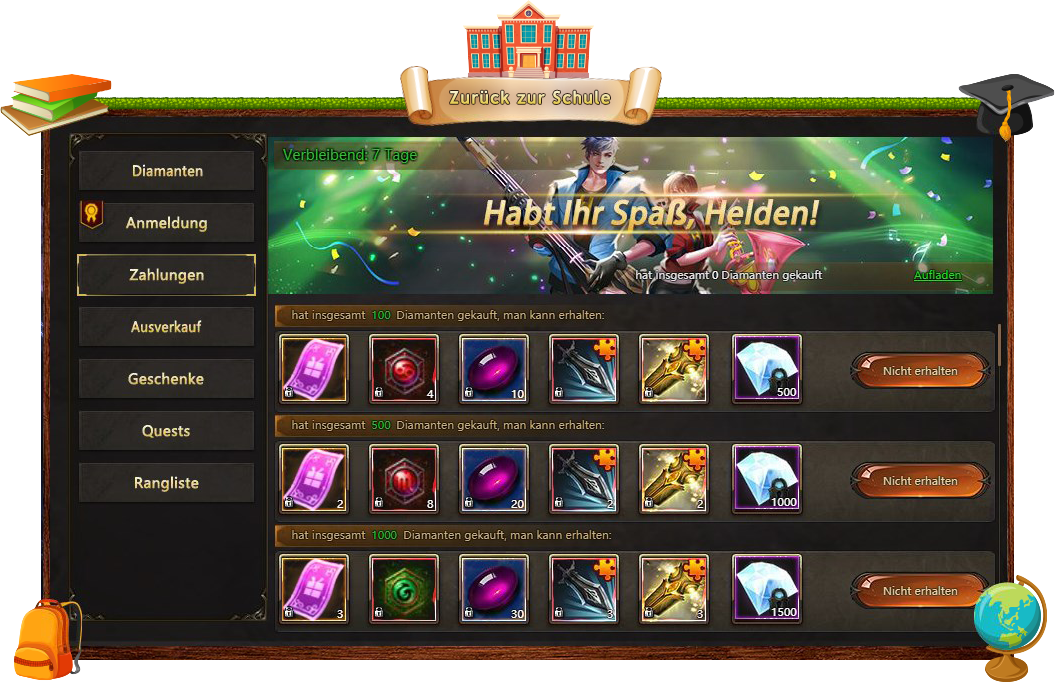Select the red rune icon with quantity 4
Viewport: 1055px width, 682px height.
coord(404,369)
